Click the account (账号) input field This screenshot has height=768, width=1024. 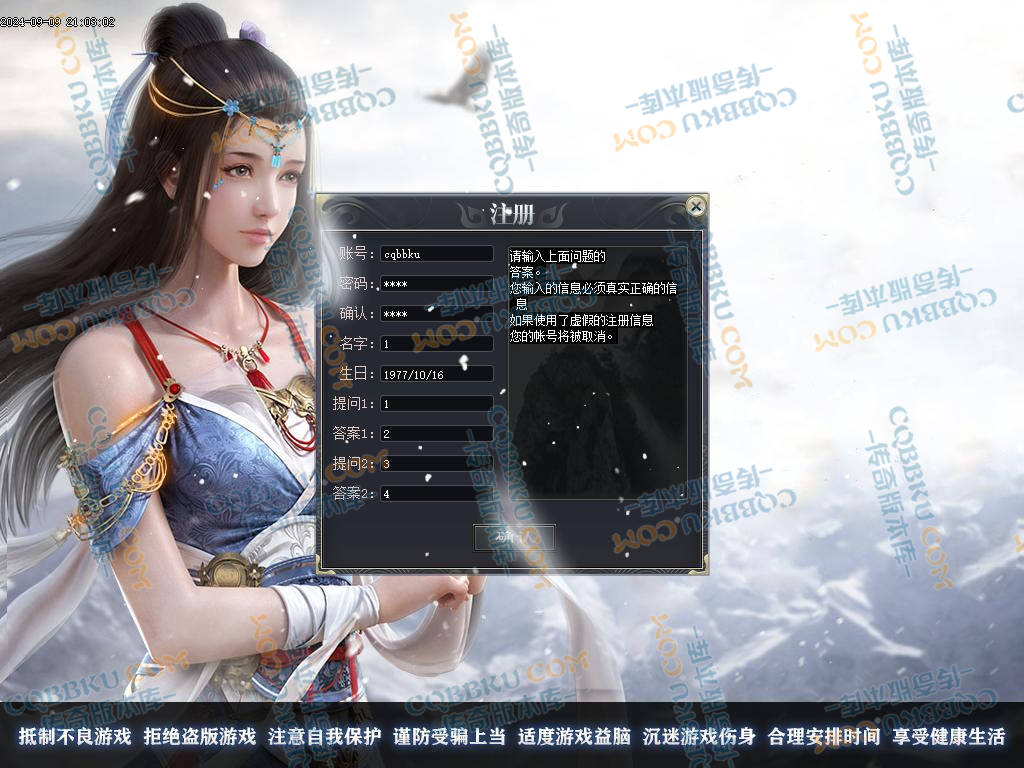(x=437, y=254)
